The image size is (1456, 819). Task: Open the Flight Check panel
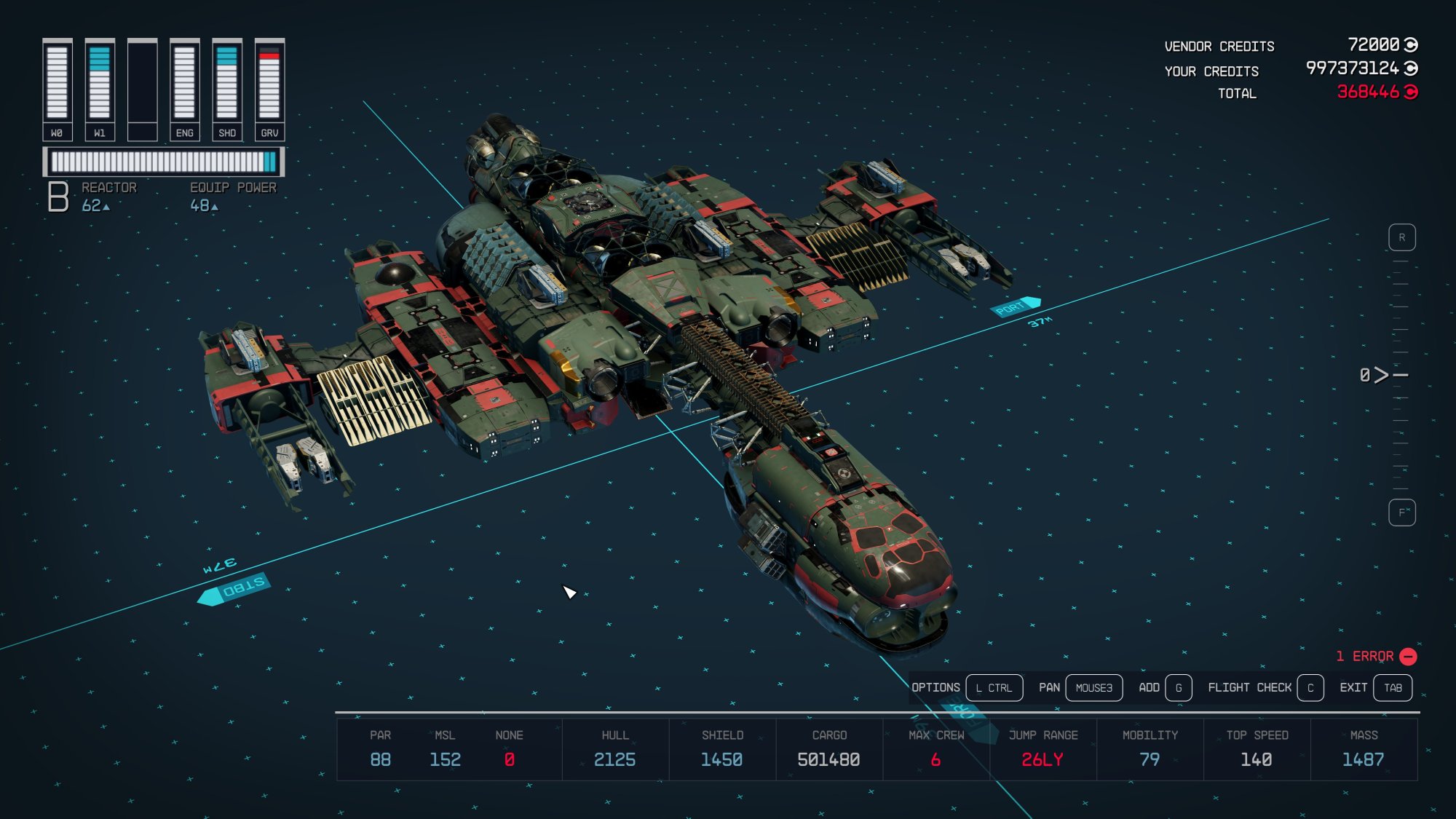tap(1310, 688)
